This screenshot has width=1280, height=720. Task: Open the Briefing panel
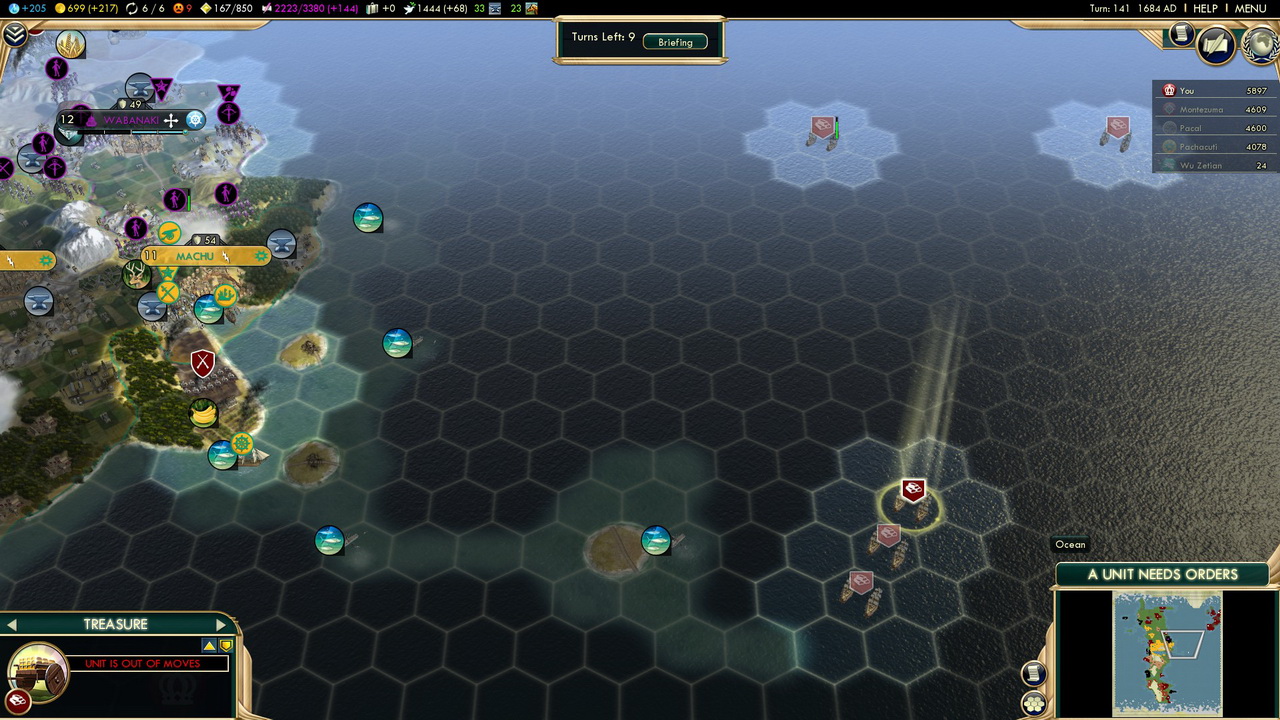[675, 42]
